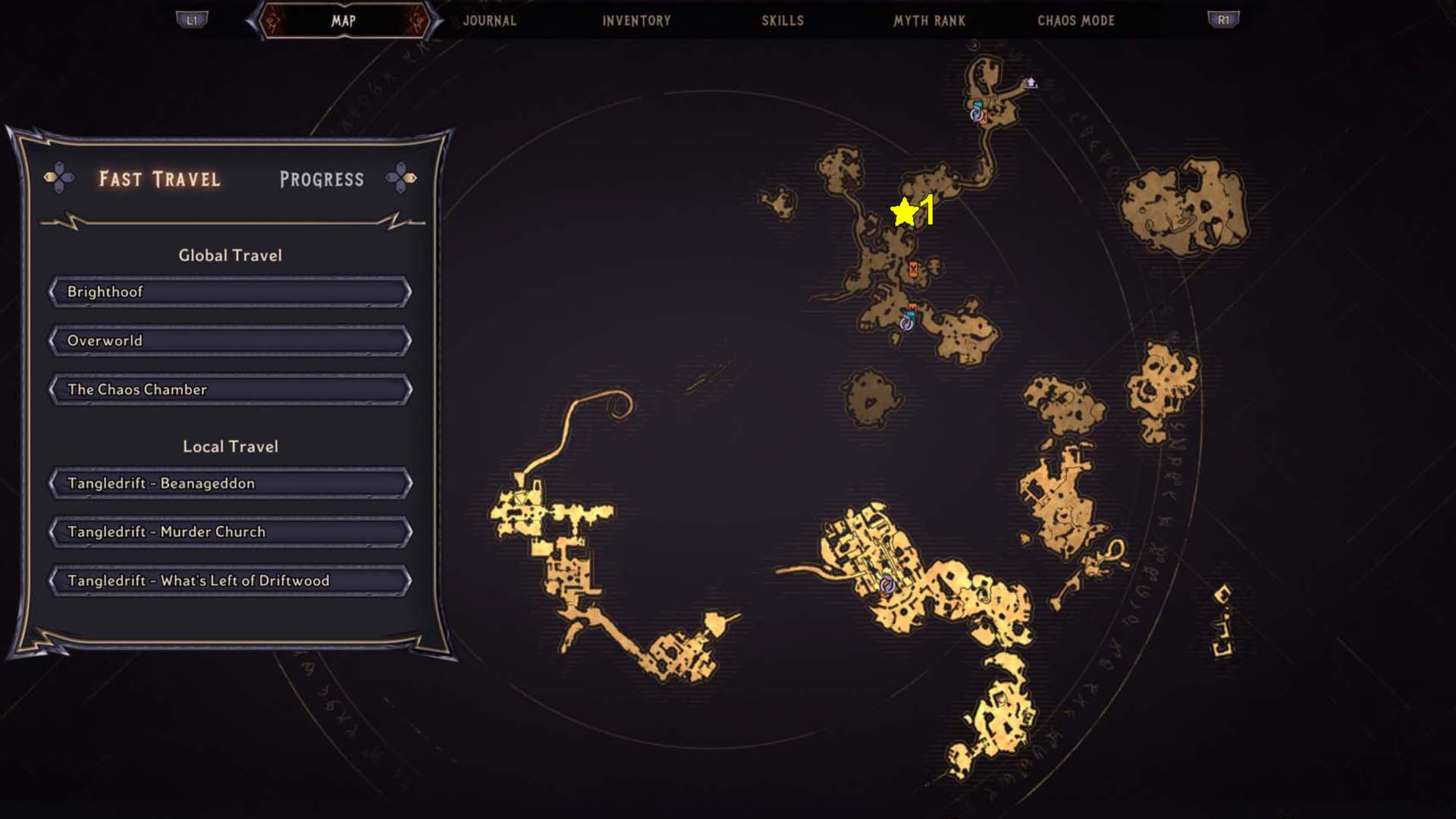Screen dimensions: 1456x819
Task: Open the Journal menu
Action: [x=490, y=20]
